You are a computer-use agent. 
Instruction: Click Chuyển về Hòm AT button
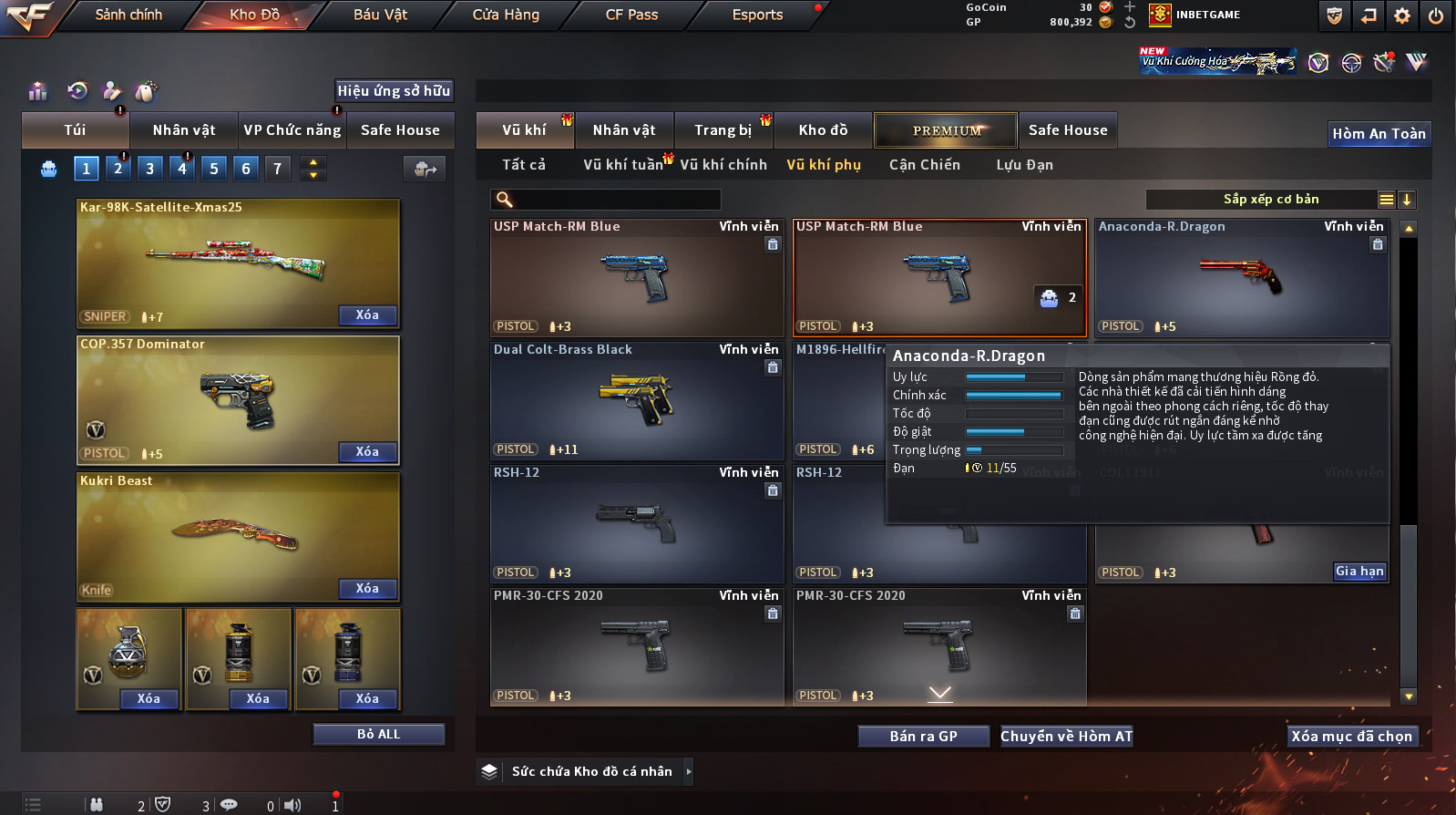click(x=1066, y=737)
